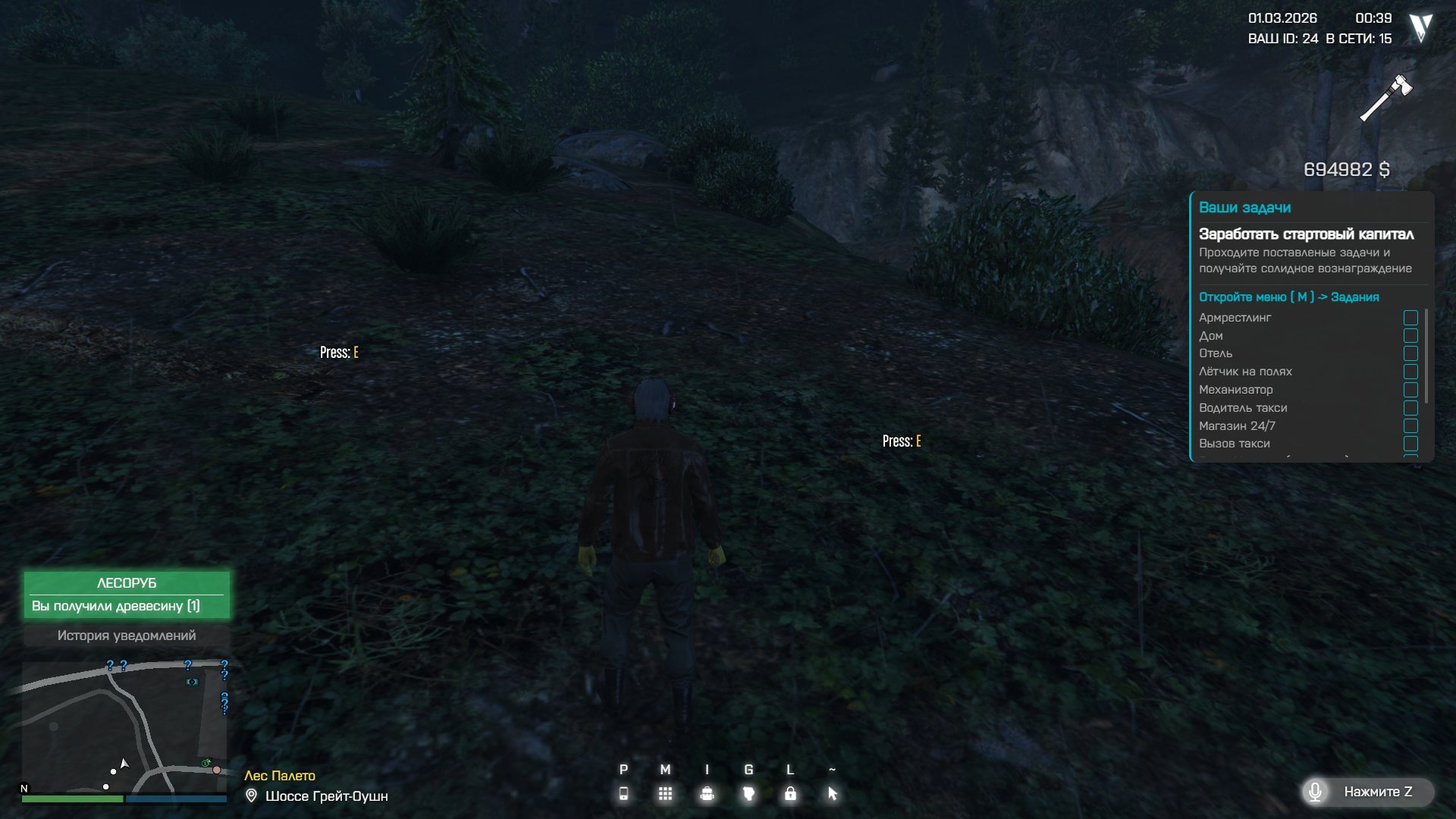Open История уведомлений notification history

click(127, 635)
